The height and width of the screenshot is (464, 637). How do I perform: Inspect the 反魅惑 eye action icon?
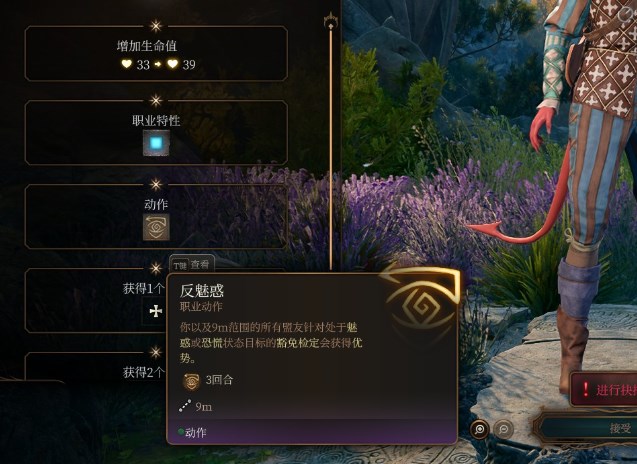[x=156, y=228]
